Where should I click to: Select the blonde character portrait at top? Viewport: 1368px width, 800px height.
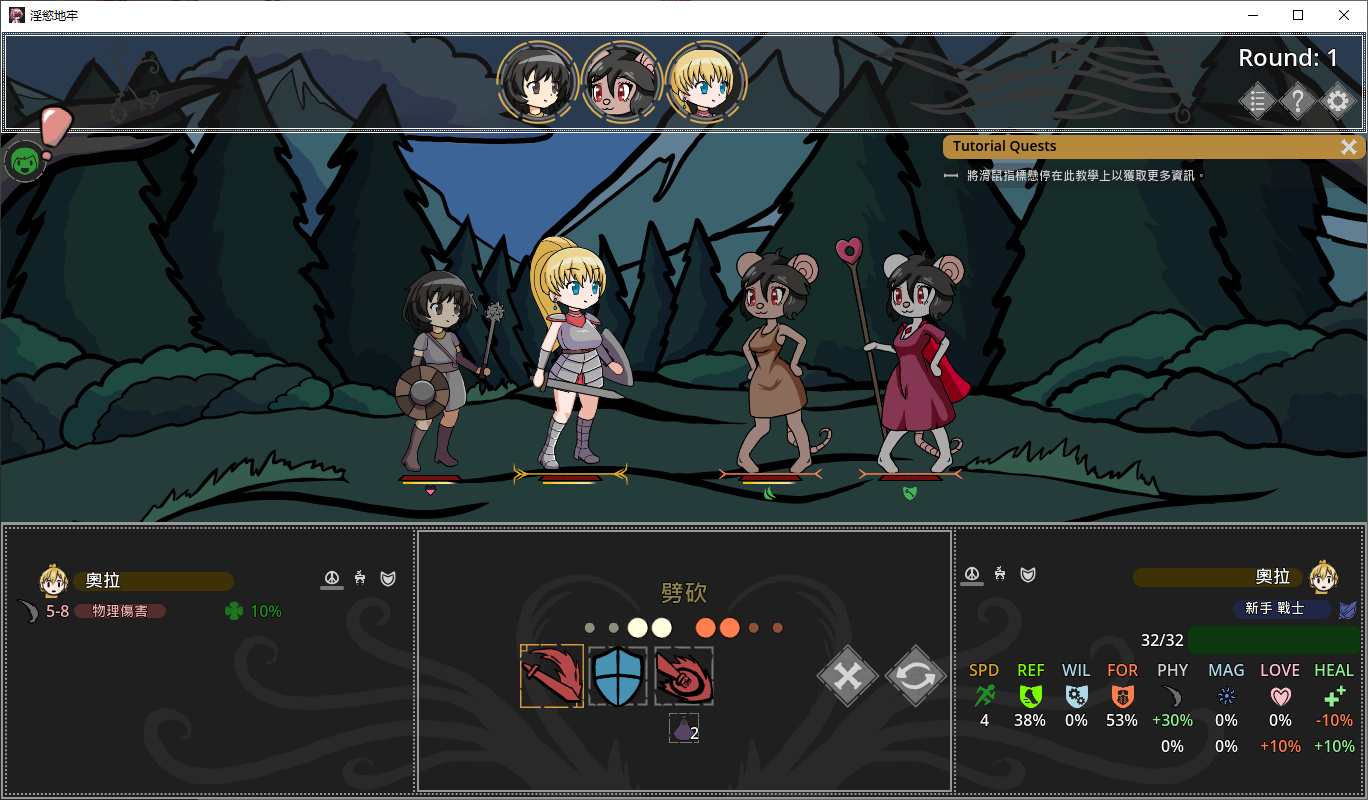click(707, 82)
